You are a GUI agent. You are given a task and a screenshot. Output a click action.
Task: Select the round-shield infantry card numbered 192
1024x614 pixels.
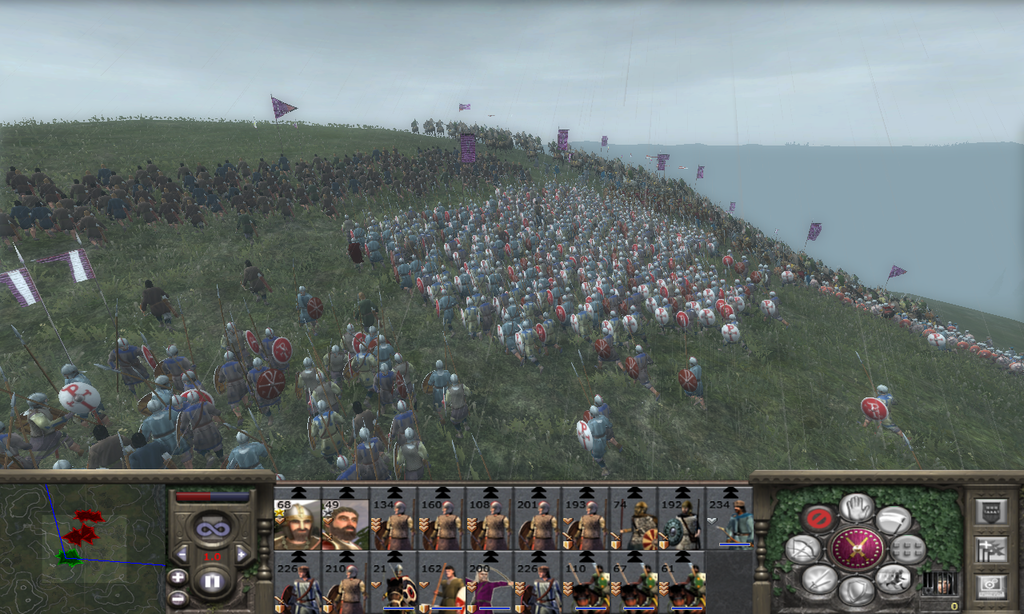click(x=682, y=519)
